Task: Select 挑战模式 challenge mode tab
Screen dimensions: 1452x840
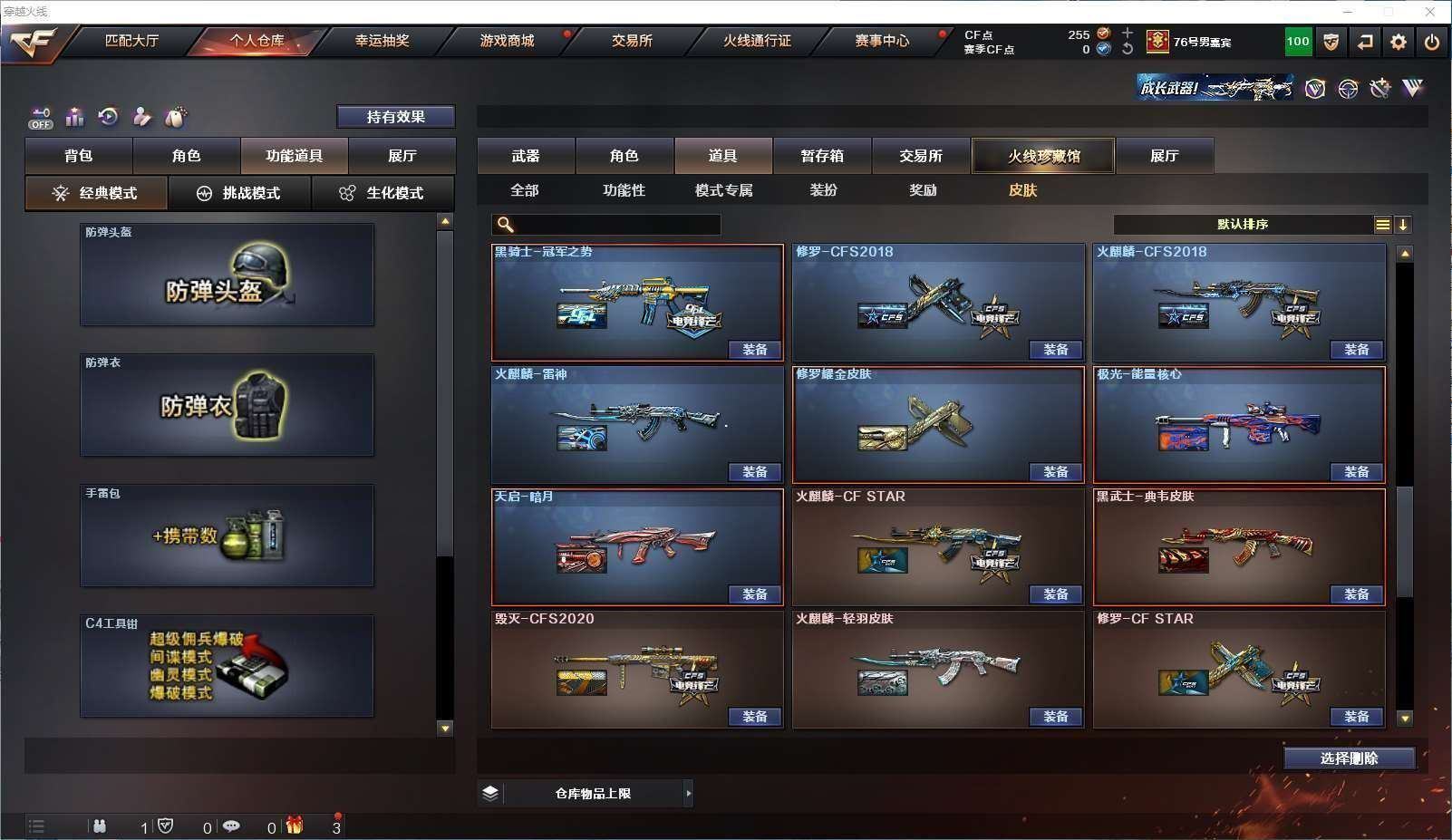Action: [x=239, y=193]
